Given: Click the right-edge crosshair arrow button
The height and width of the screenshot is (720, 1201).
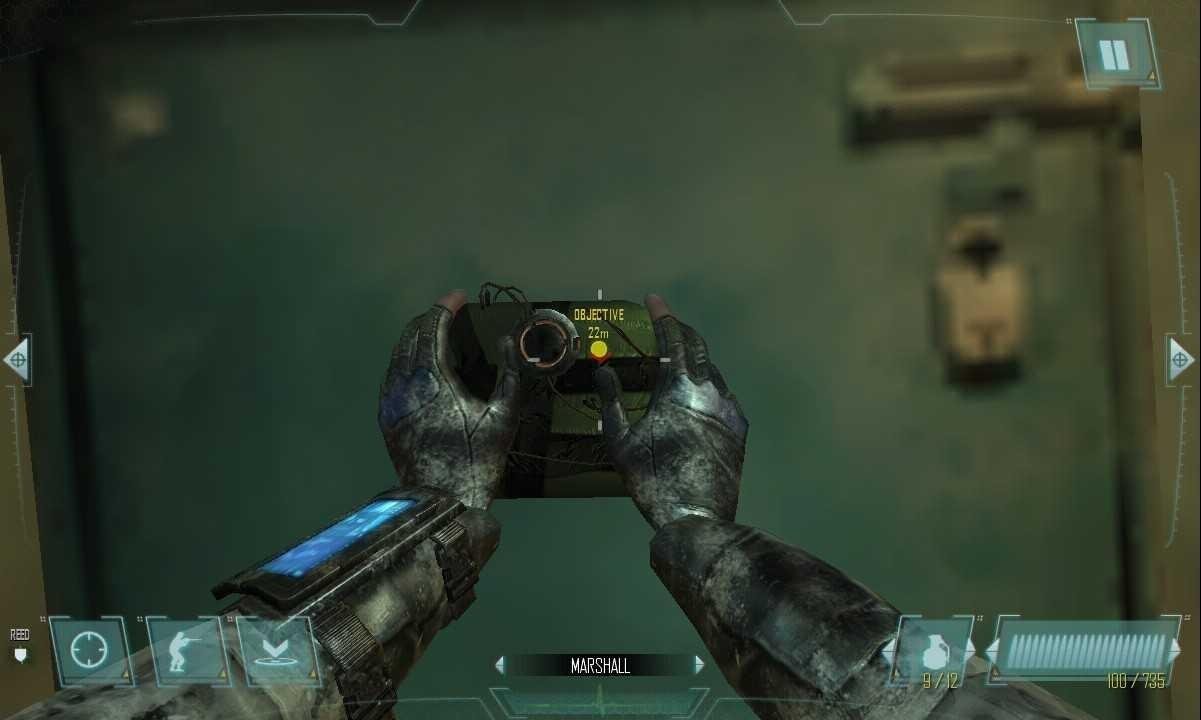Looking at the screenshot, I should 1181,359.
